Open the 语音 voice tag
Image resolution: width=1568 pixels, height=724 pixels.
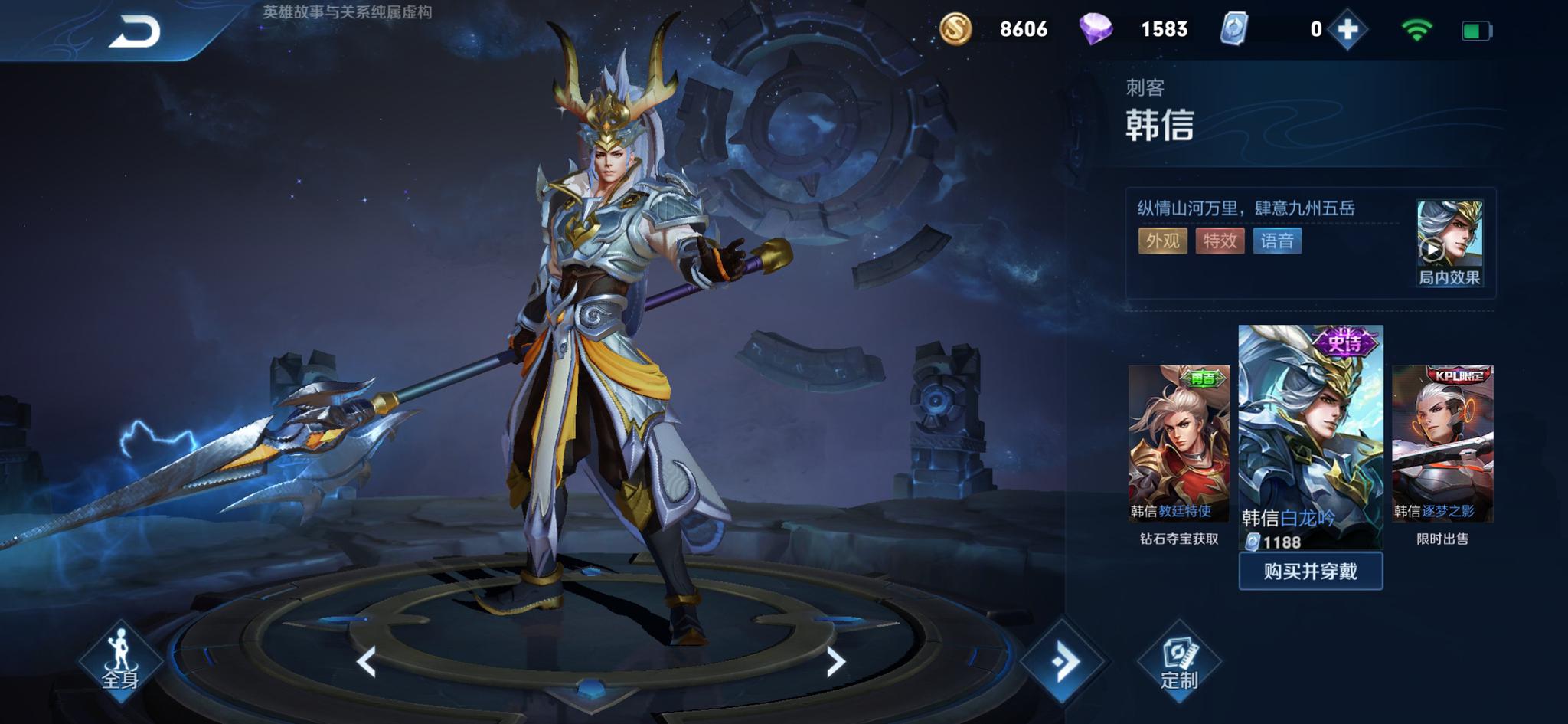pos(1276,241)
